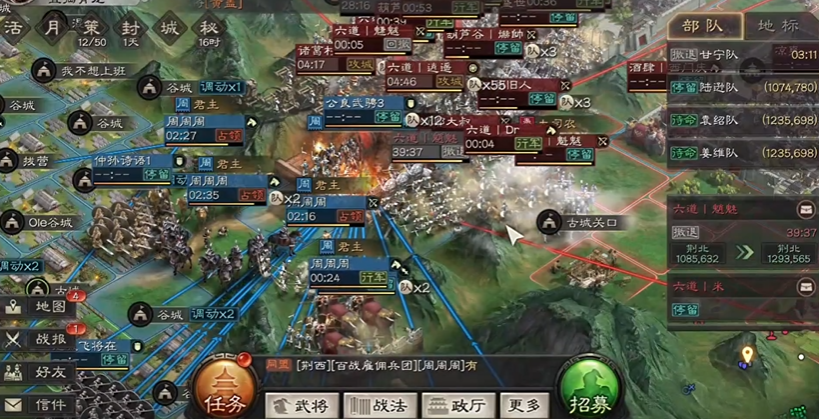The width and height of the screenshot is (819, 419).
Task: View the 战报 battle reports
Action: tap(38, 340)
